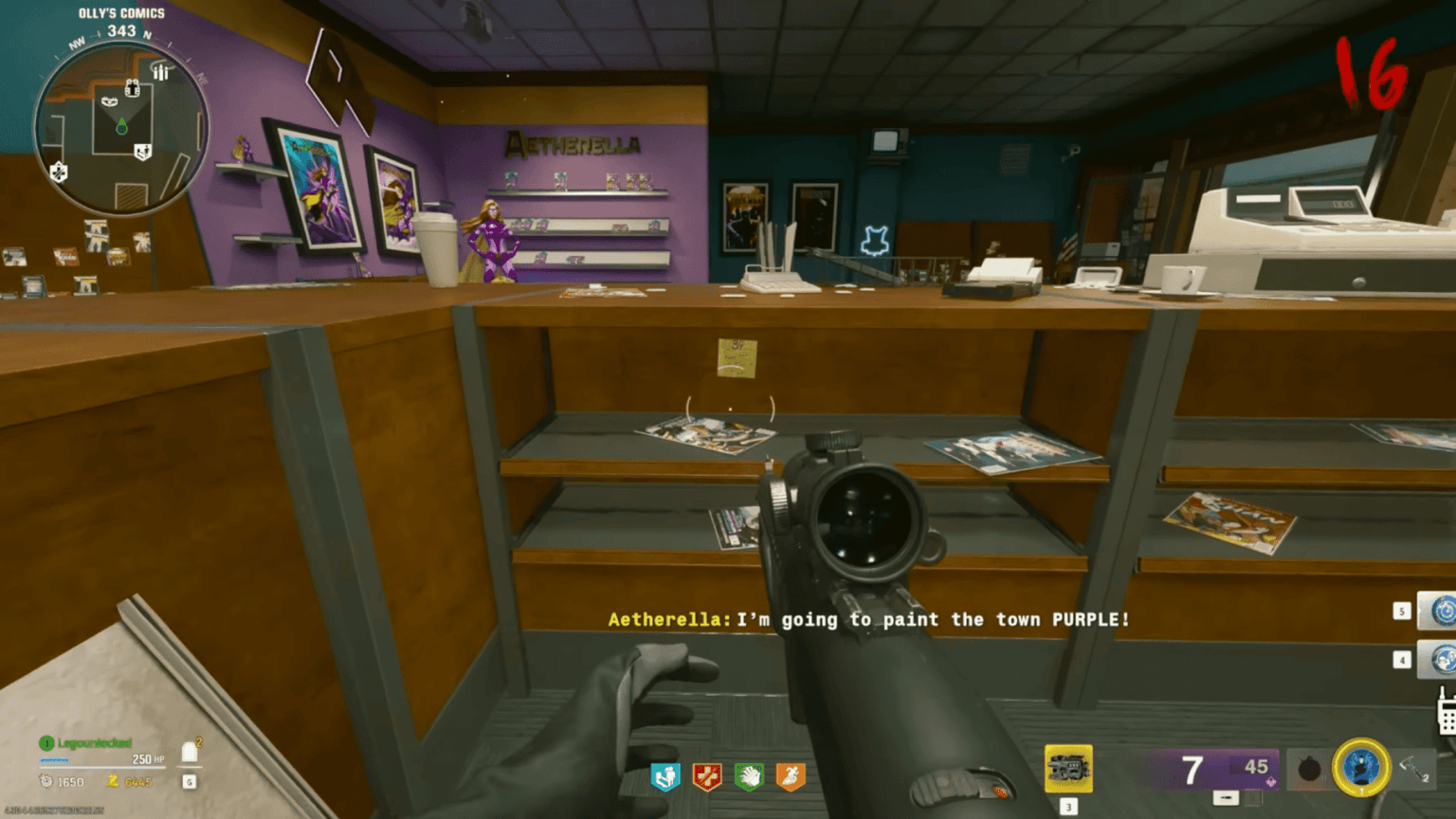Viewport: 1456px width, 819px height.
Task: Click the red Jugger-Nog perk icon
Action: tap(706, 774)
